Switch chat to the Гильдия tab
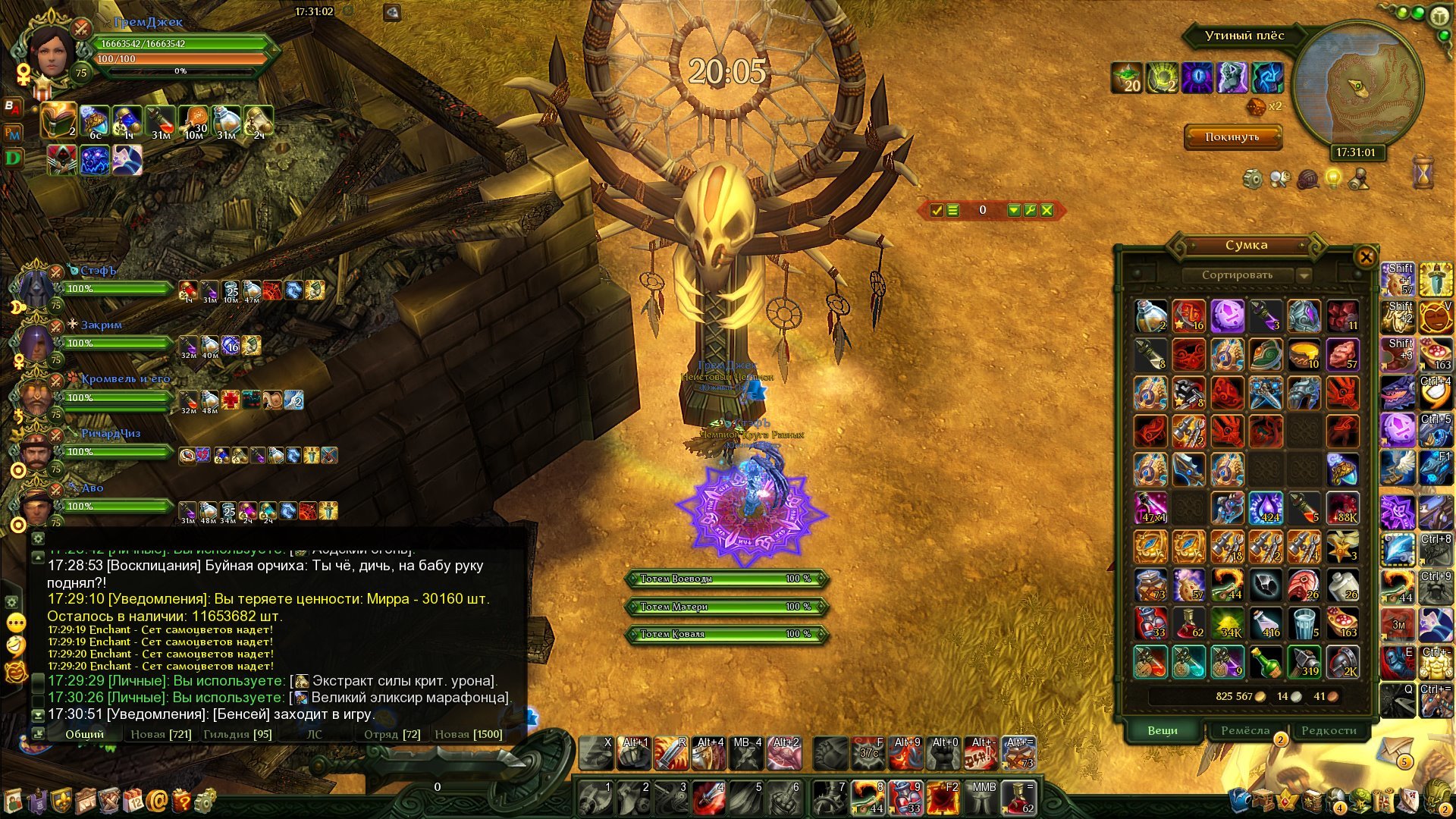This screenshot has height=819, width=1456. click(x=237, y=734)
